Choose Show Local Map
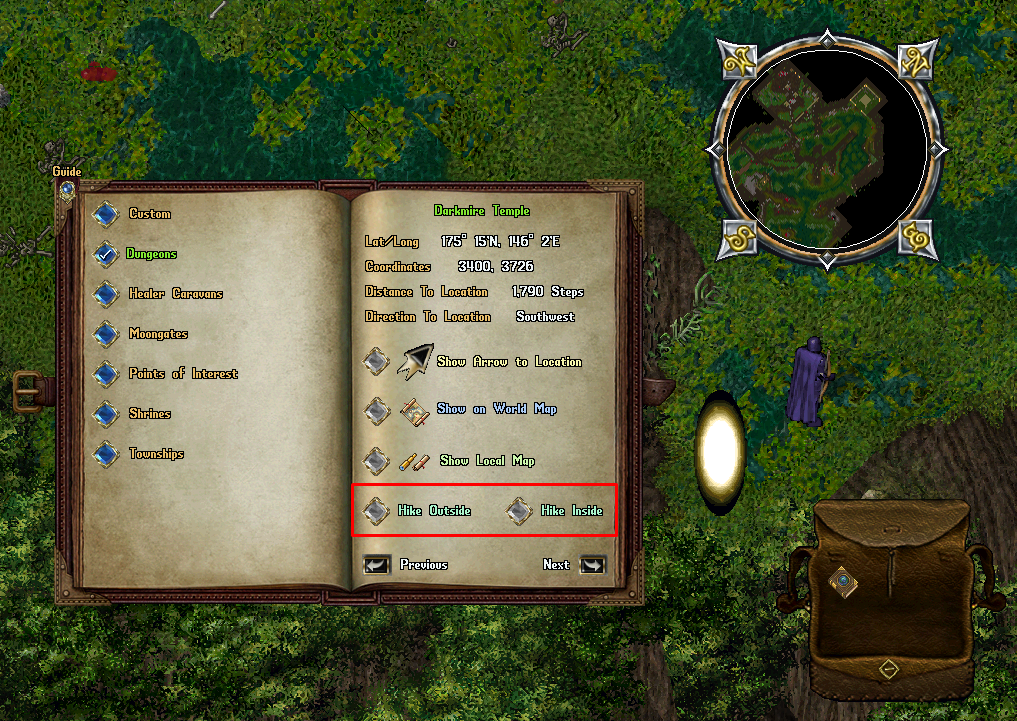1017x721 pixels. point(376,461)
